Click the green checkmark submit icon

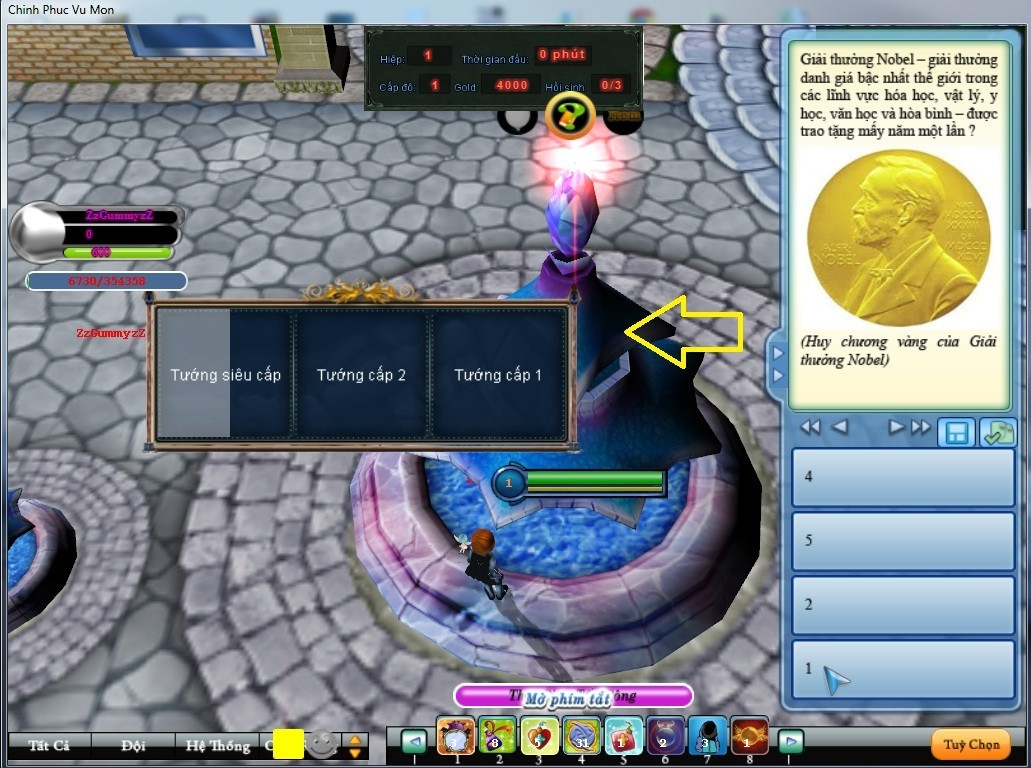pyautogui.click(x=996, y=433)
